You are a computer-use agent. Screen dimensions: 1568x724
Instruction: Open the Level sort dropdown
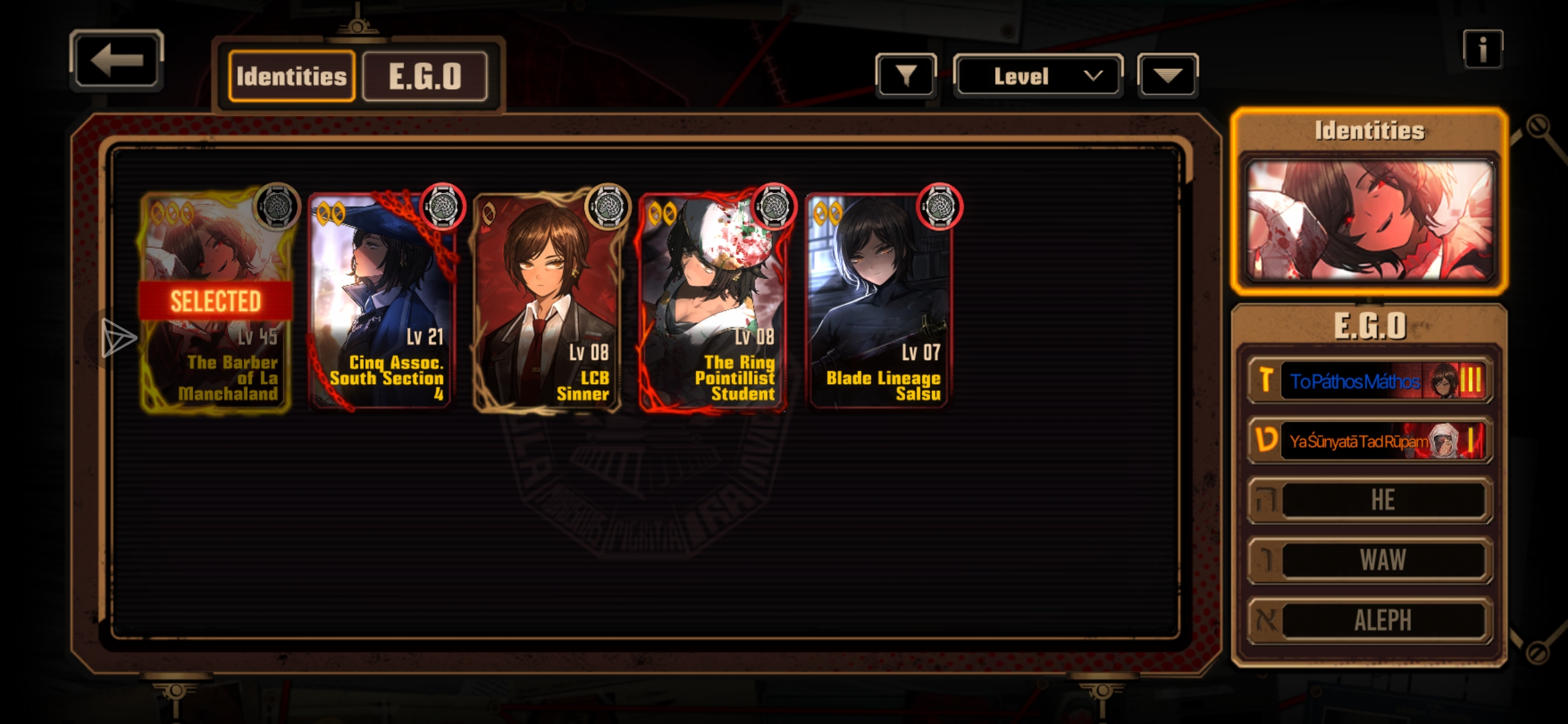pos(1037,76)
